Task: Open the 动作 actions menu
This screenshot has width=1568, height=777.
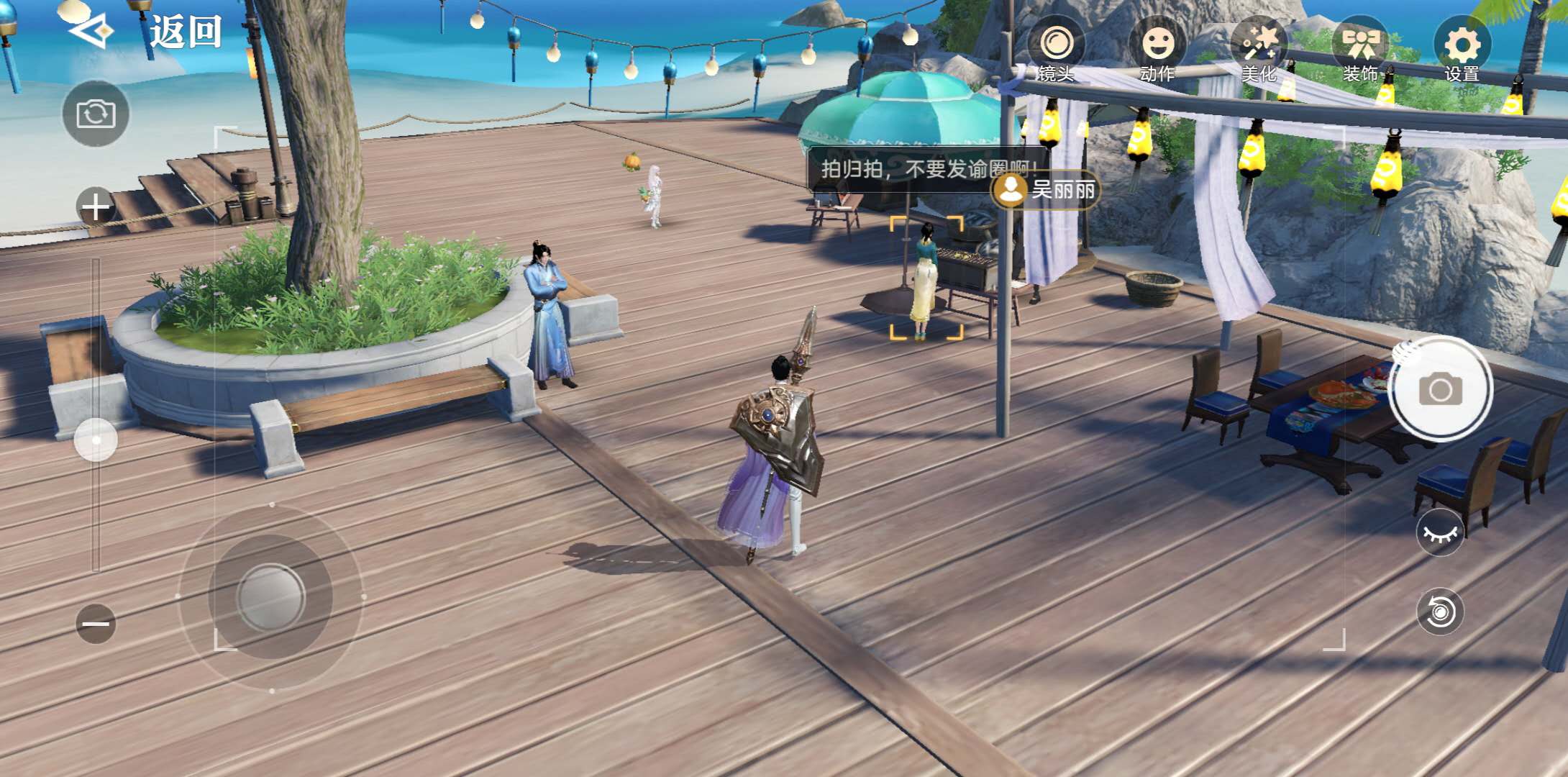Action: click(x=1157, y=49)
